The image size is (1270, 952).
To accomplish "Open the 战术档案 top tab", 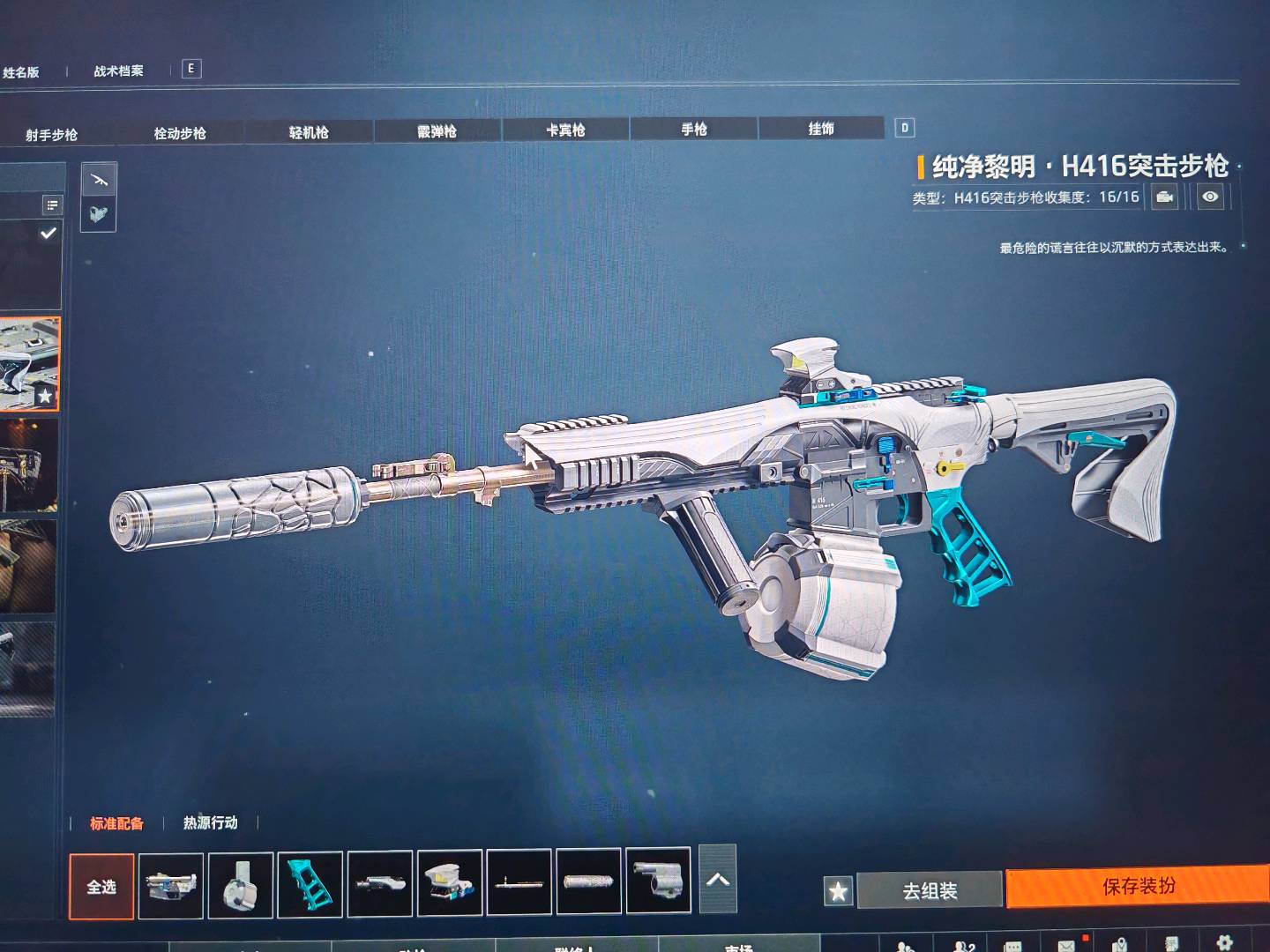I will coord(118,71).
